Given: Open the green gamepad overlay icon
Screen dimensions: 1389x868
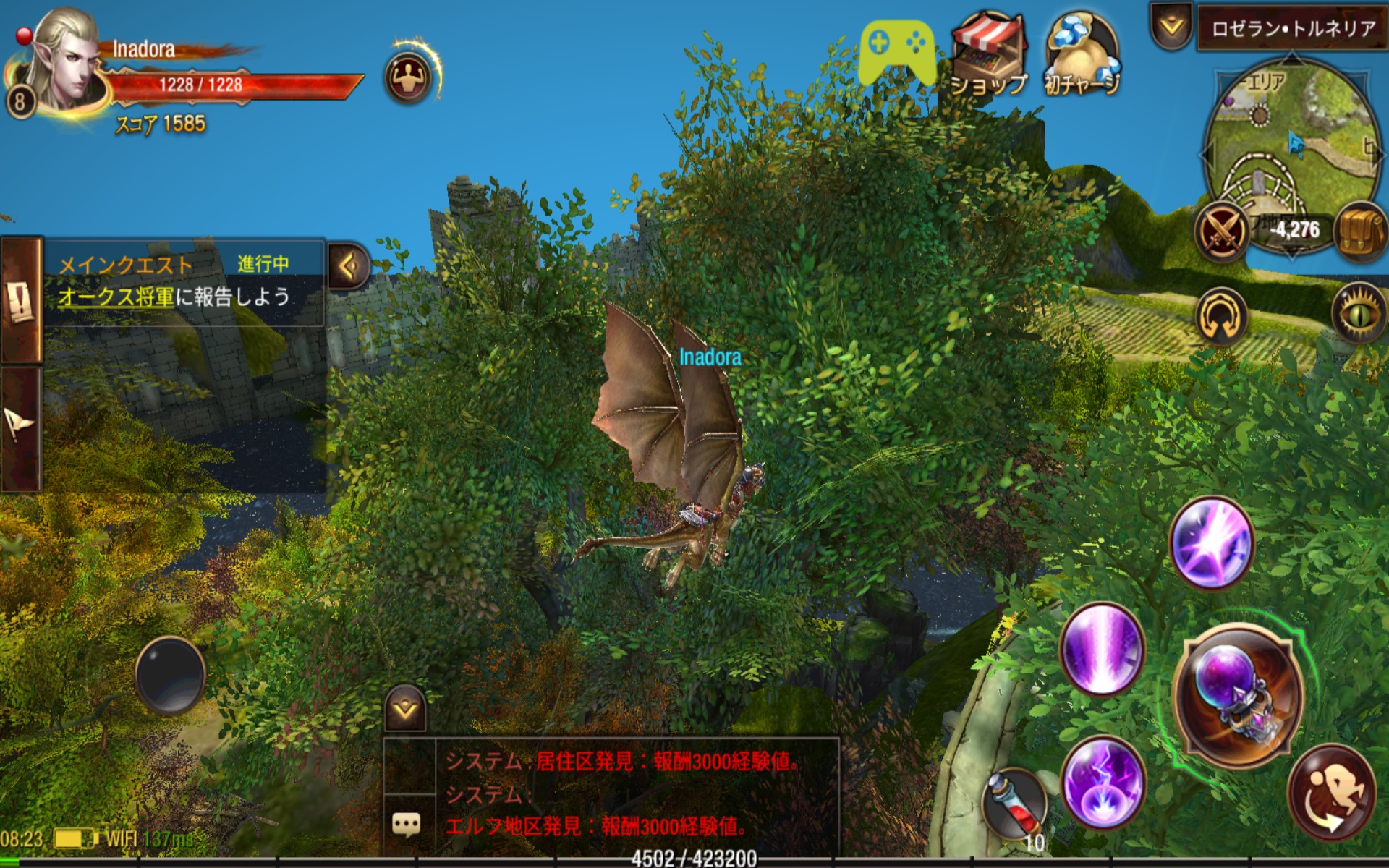Looking at the screenshot, I should pyautogui.click(x=897, y=52).
